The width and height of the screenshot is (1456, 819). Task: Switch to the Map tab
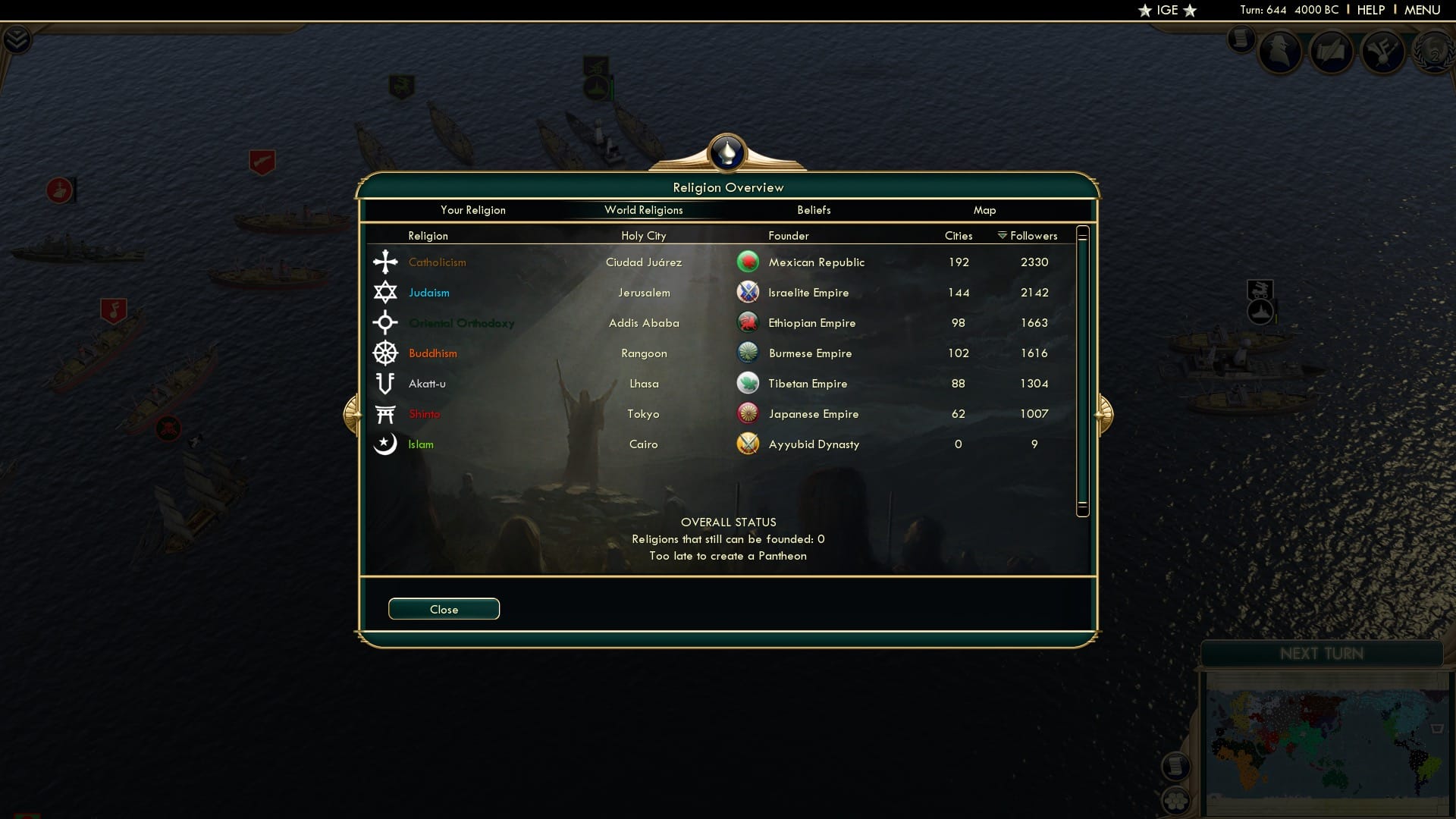coord(985,210)
